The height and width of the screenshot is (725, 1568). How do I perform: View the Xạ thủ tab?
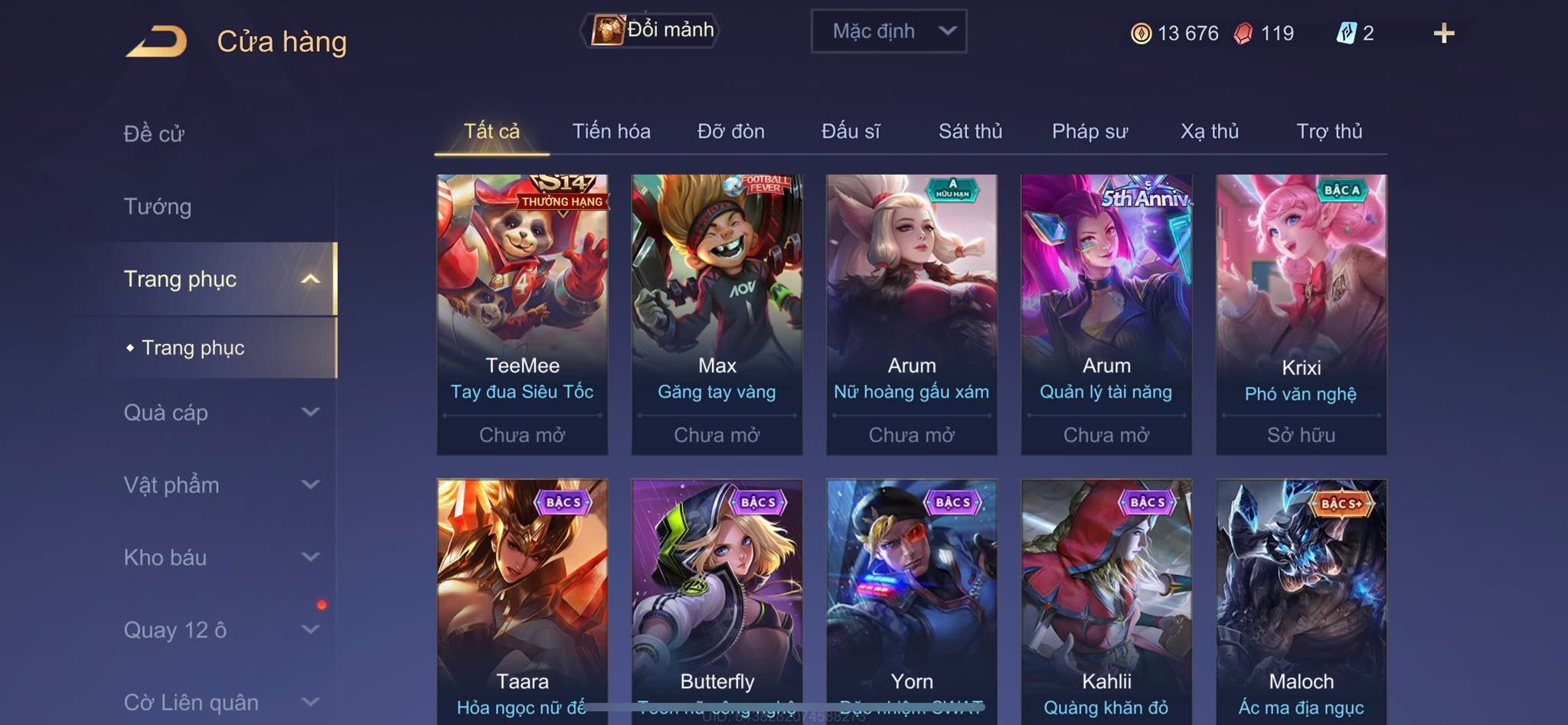click(1209, 132)
